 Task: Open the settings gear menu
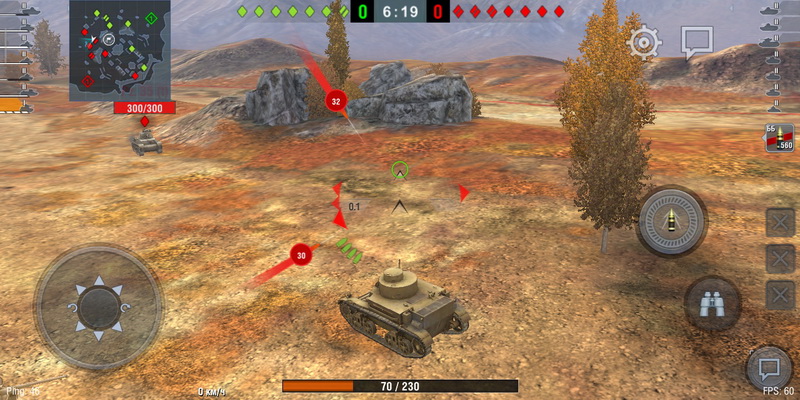pyautogui.click(x=644, y=42)
